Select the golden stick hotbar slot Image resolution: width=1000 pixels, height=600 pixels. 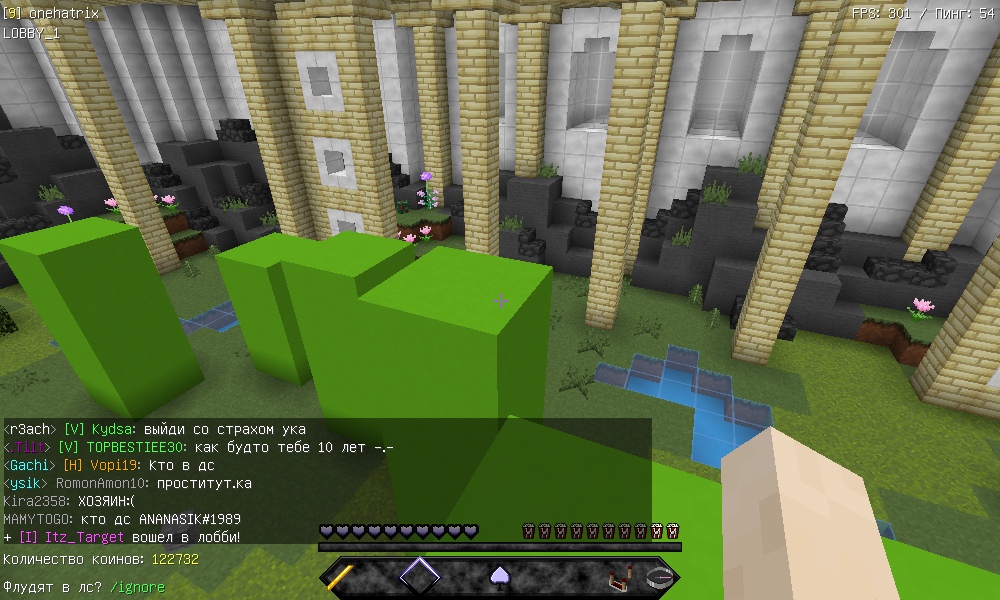click(341, 577)
